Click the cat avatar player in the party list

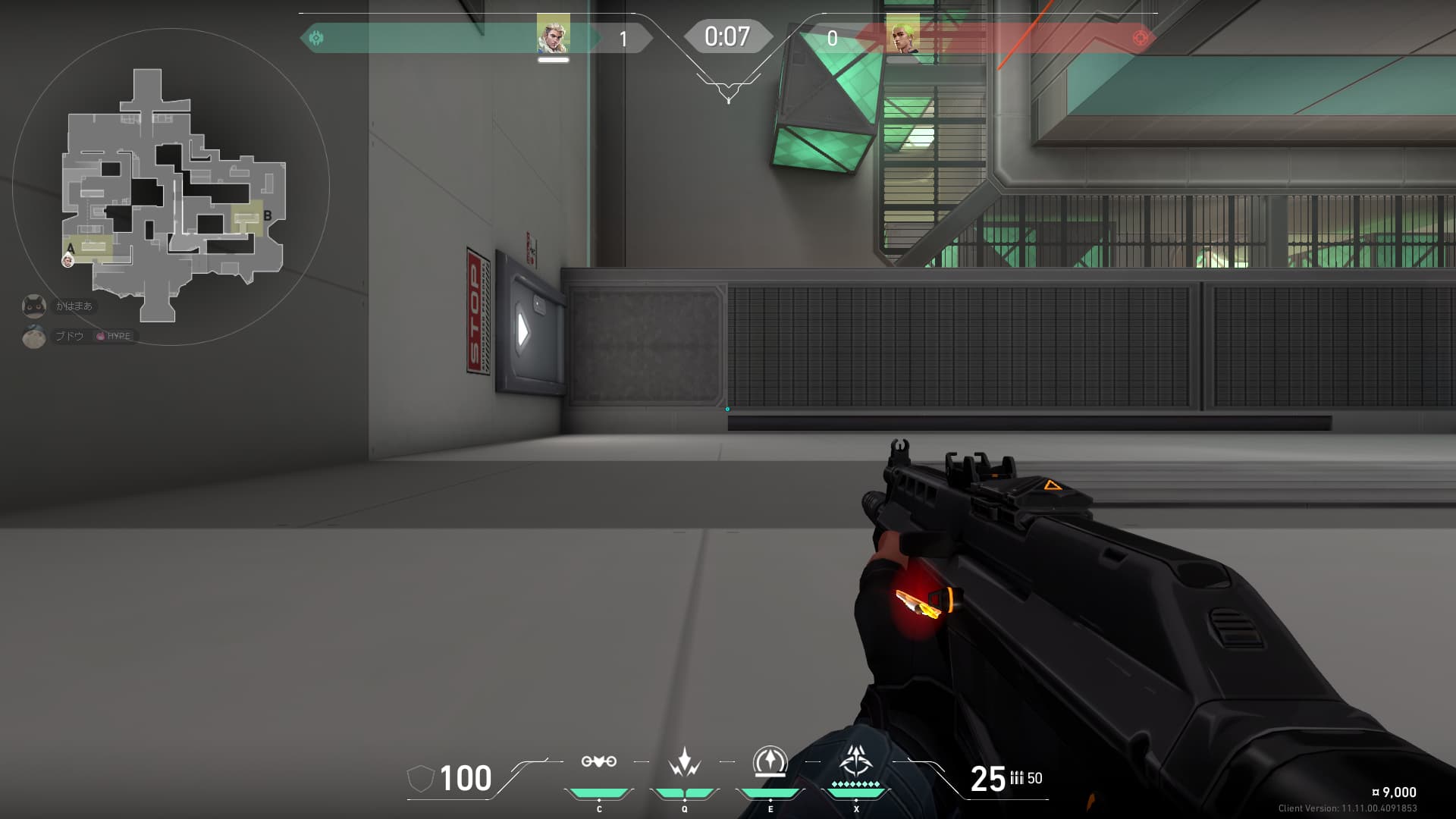[x=34, y=306]
